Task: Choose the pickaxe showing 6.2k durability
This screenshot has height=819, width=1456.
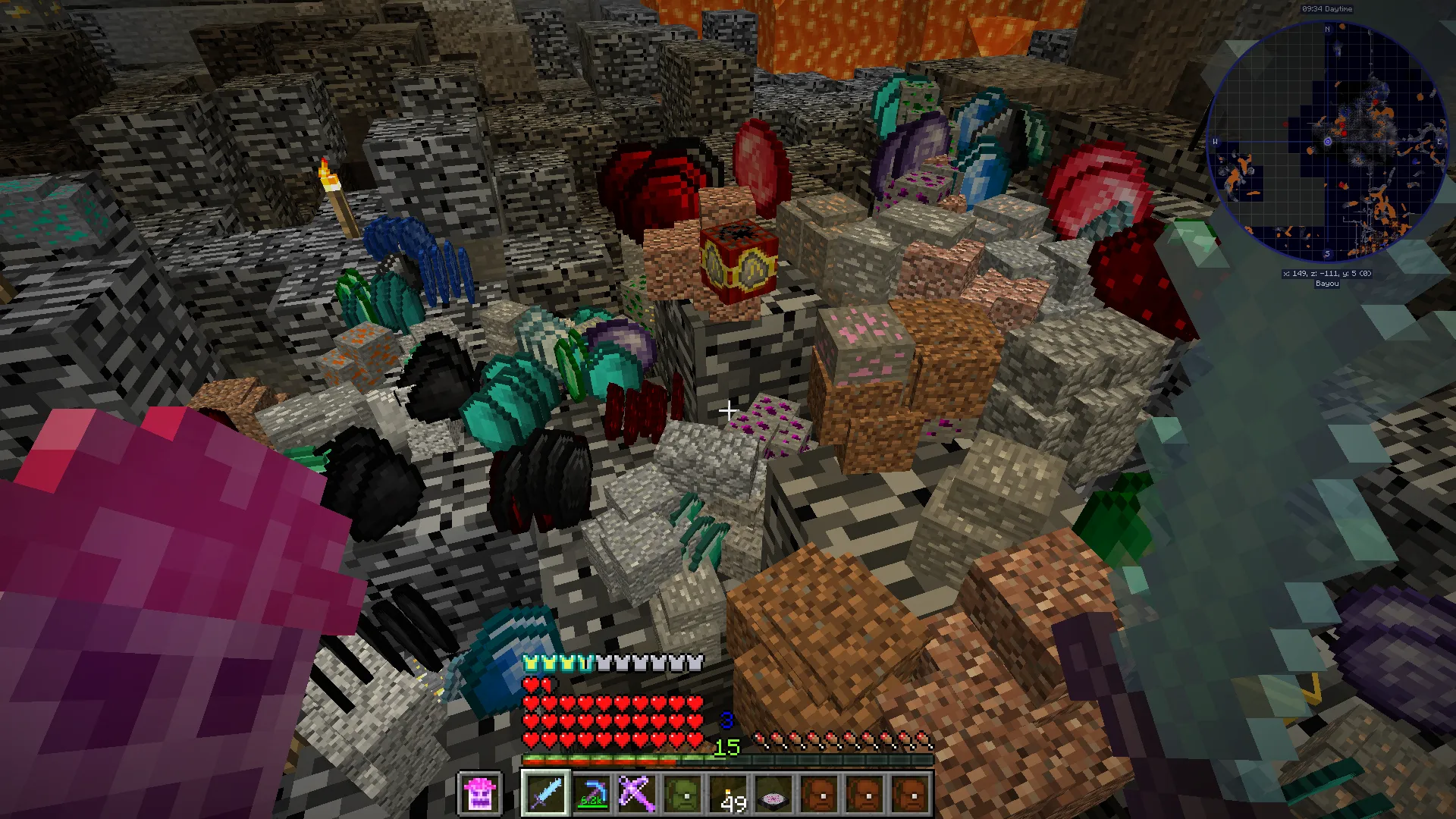Action: 591,794
